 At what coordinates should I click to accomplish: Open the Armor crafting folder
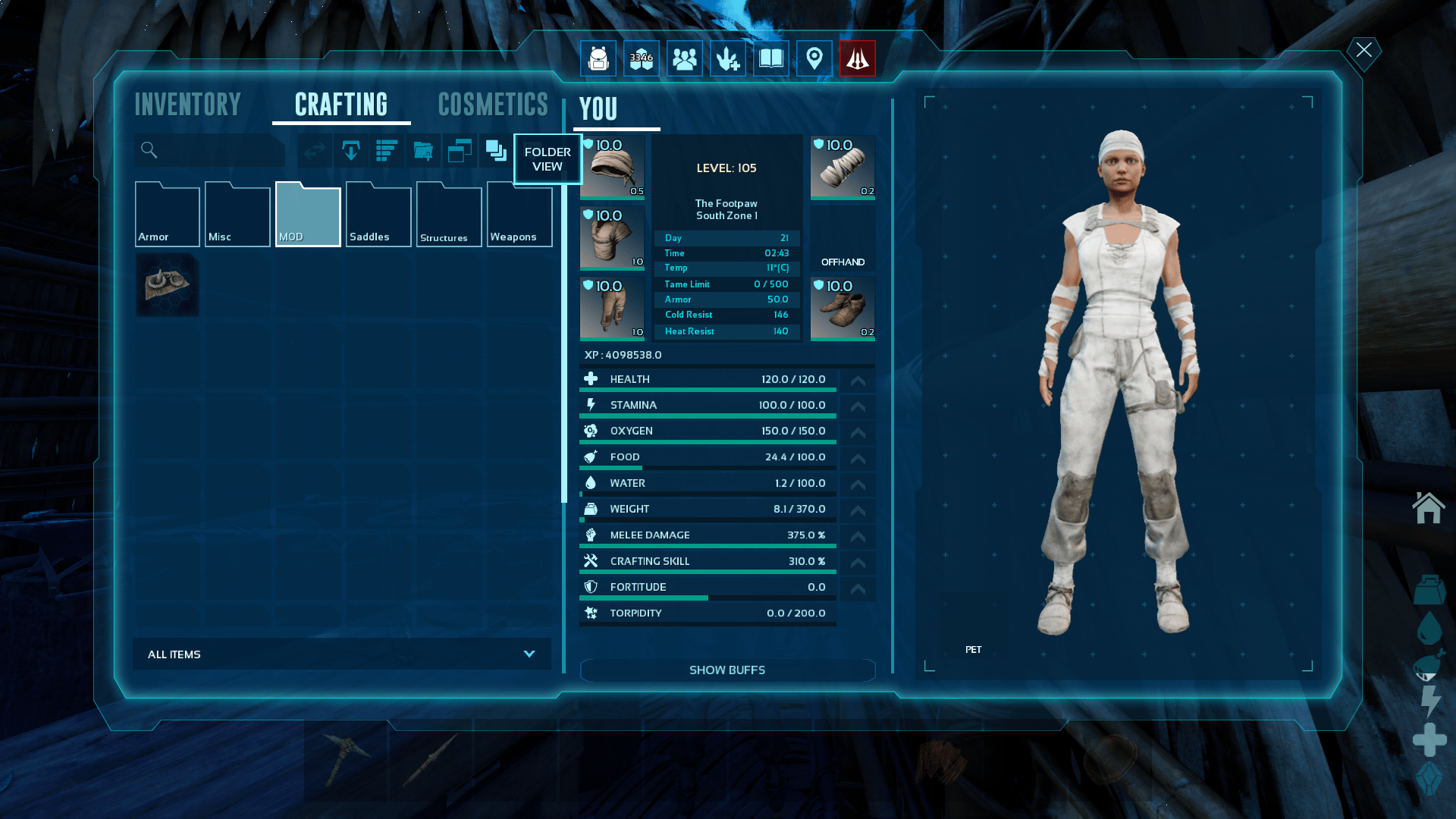click(x=167, y=215)
